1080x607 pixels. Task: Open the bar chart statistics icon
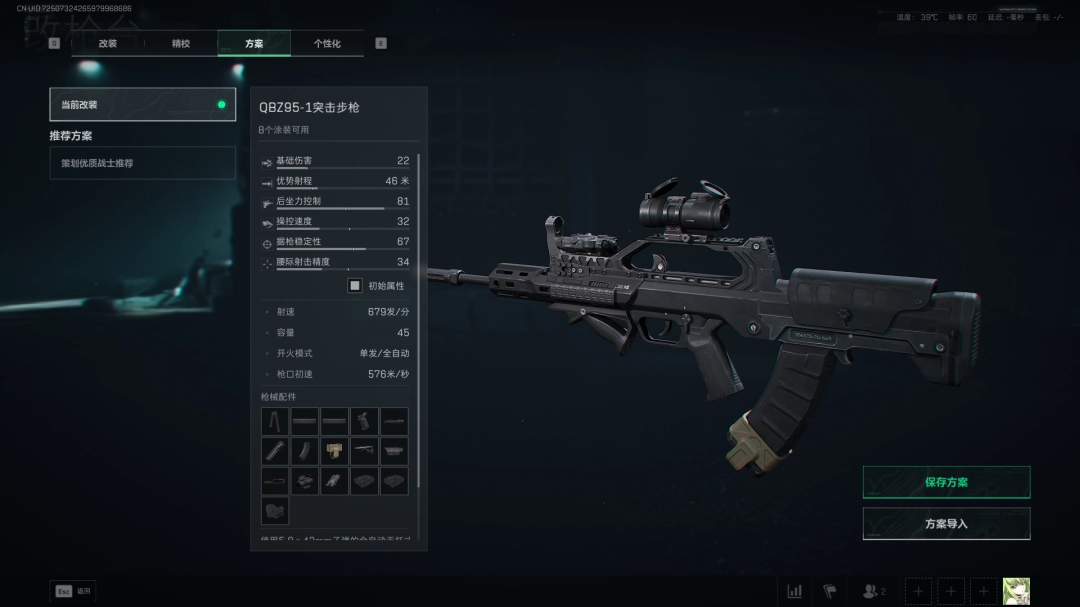pos(795,591)
